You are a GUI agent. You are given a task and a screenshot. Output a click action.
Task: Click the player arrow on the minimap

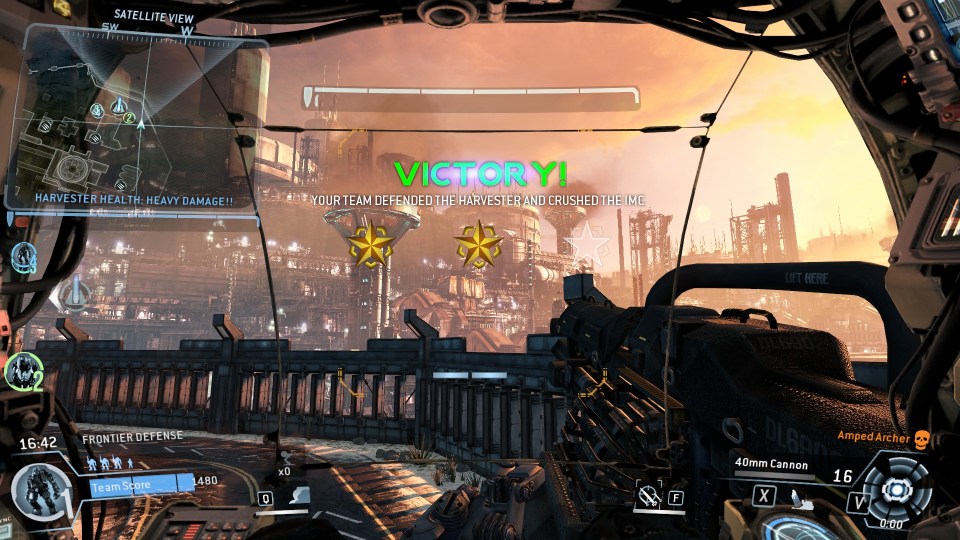coord(141,124)
